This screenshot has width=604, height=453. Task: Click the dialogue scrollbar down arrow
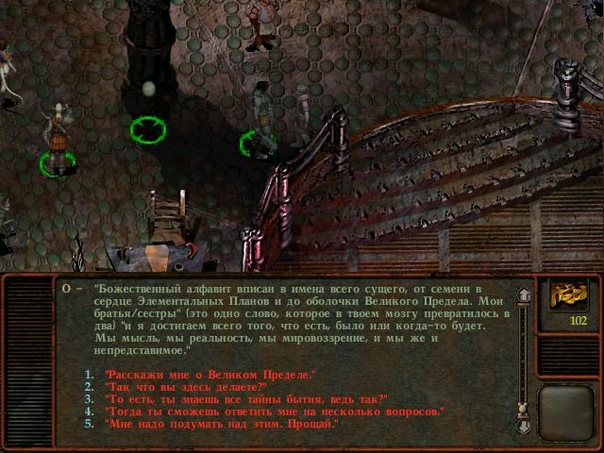(x=522, y=426)
